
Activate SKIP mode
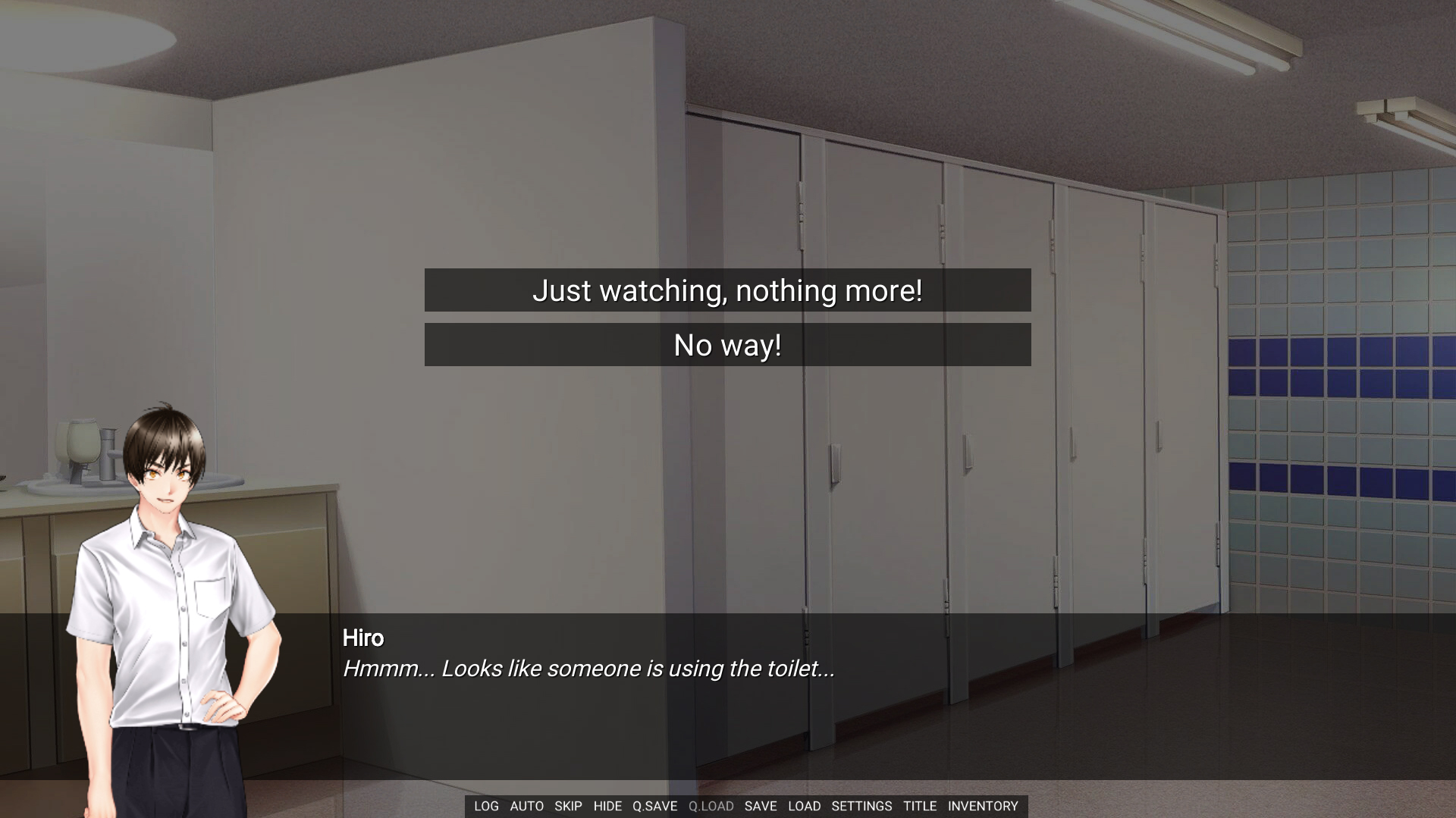(x=568, y=806)
